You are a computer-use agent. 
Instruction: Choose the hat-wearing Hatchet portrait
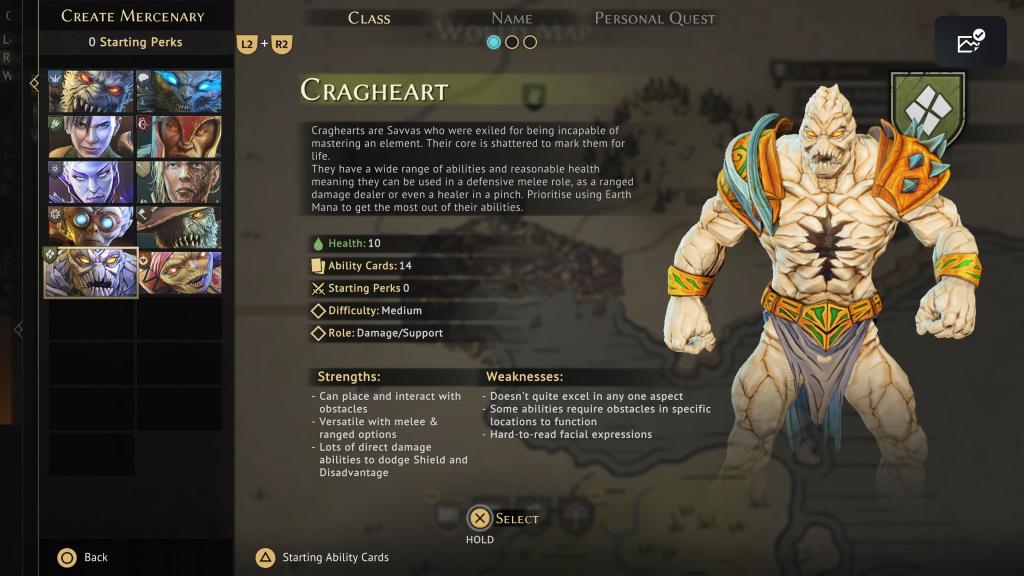[x=179, y=227]
